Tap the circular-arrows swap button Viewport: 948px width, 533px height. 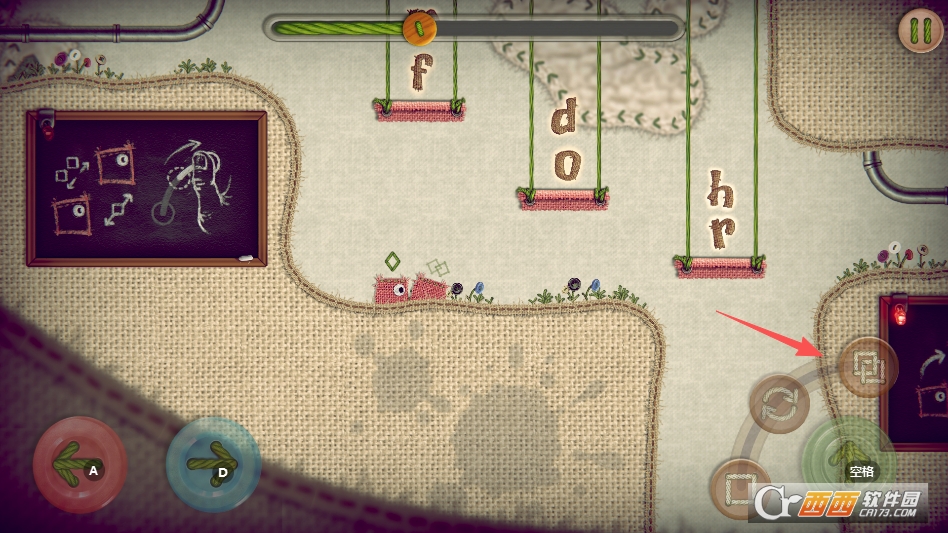(x=781, y=405)
